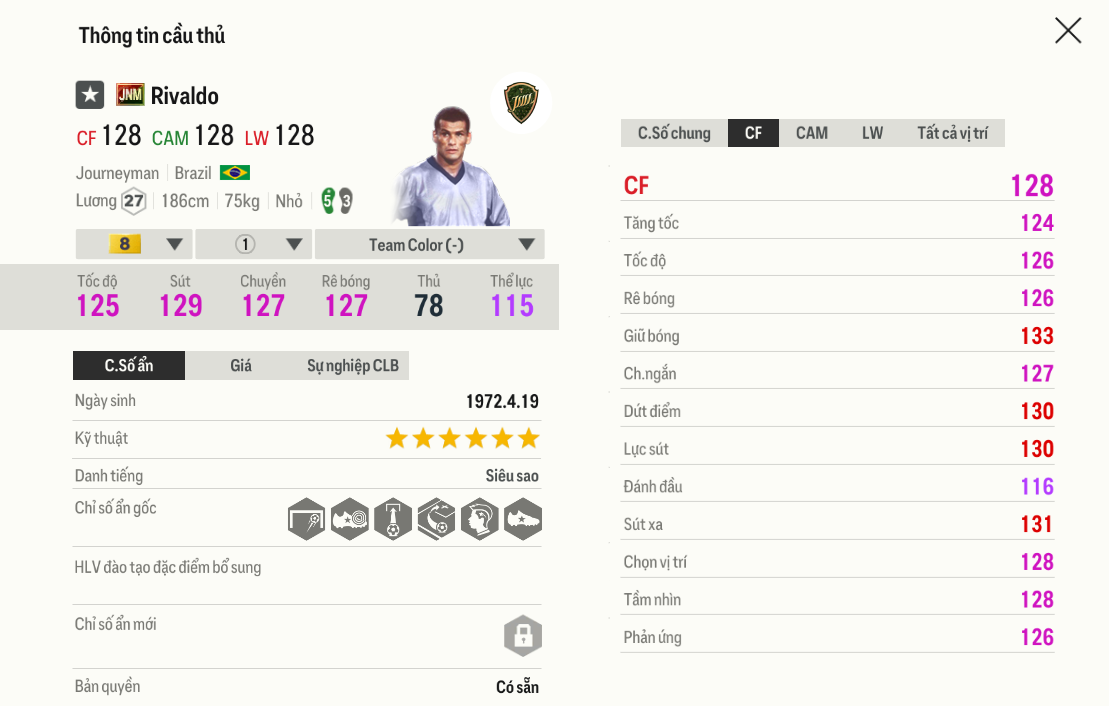Toggle the favorite star icon beside Rivaldo
The height and width of the screenshot is (706, 1109).
(90, 95)
